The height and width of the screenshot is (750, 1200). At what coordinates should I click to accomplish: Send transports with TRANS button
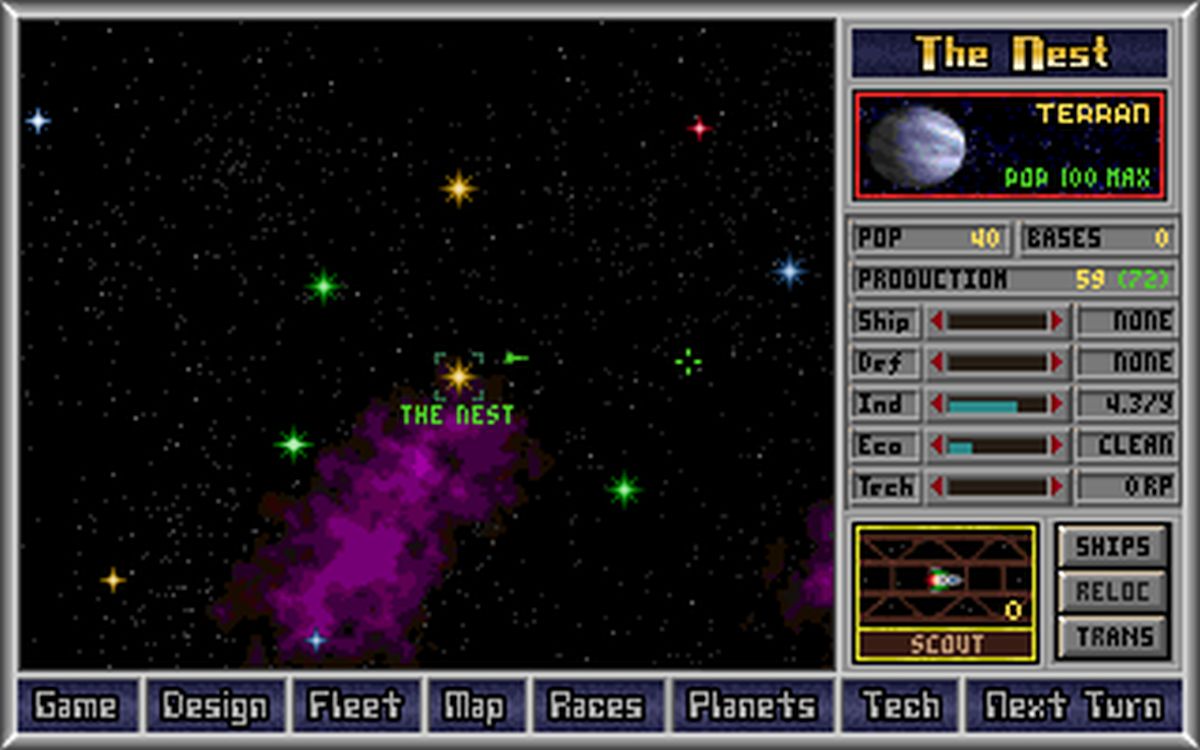click(1113, 636)
